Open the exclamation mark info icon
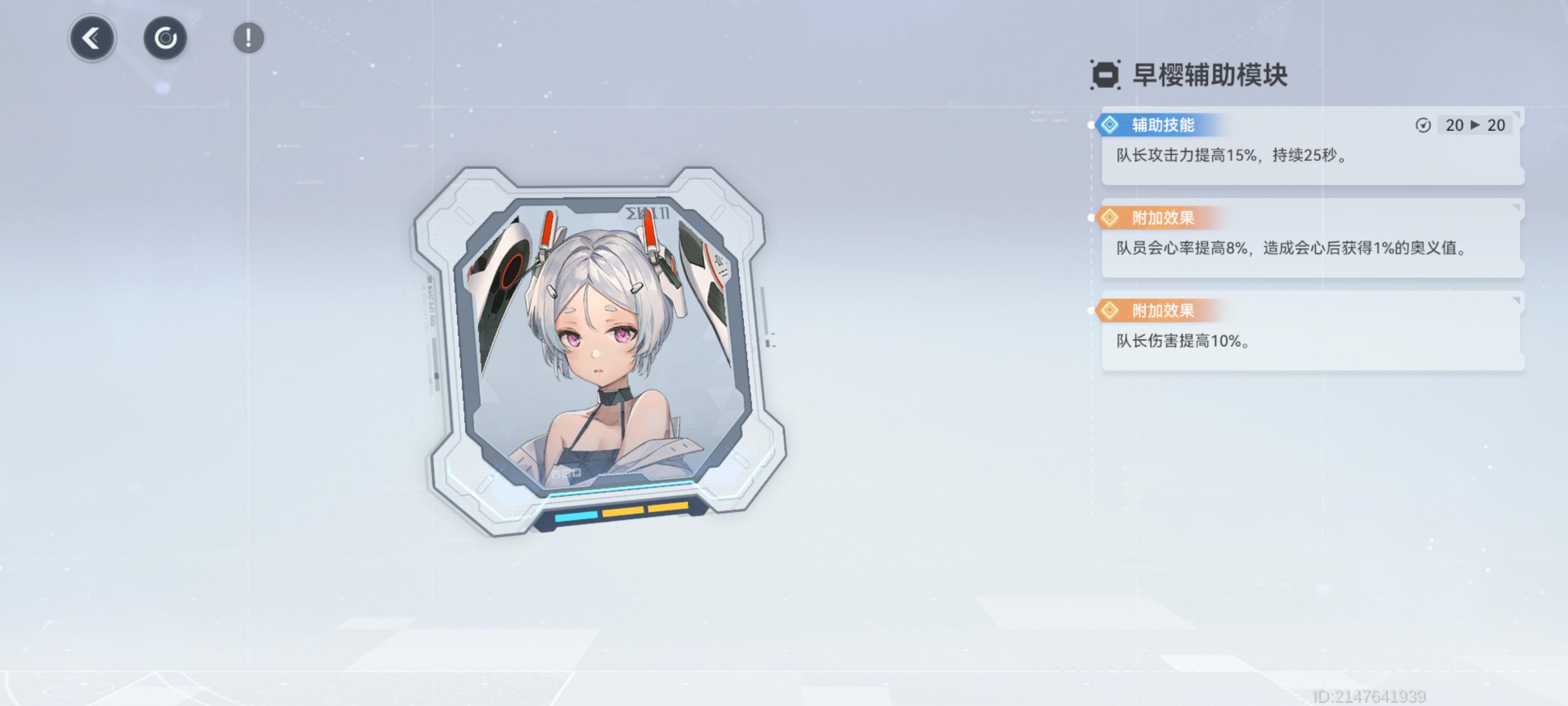Viewport: 1568px width, 706px height. point(248,38)
